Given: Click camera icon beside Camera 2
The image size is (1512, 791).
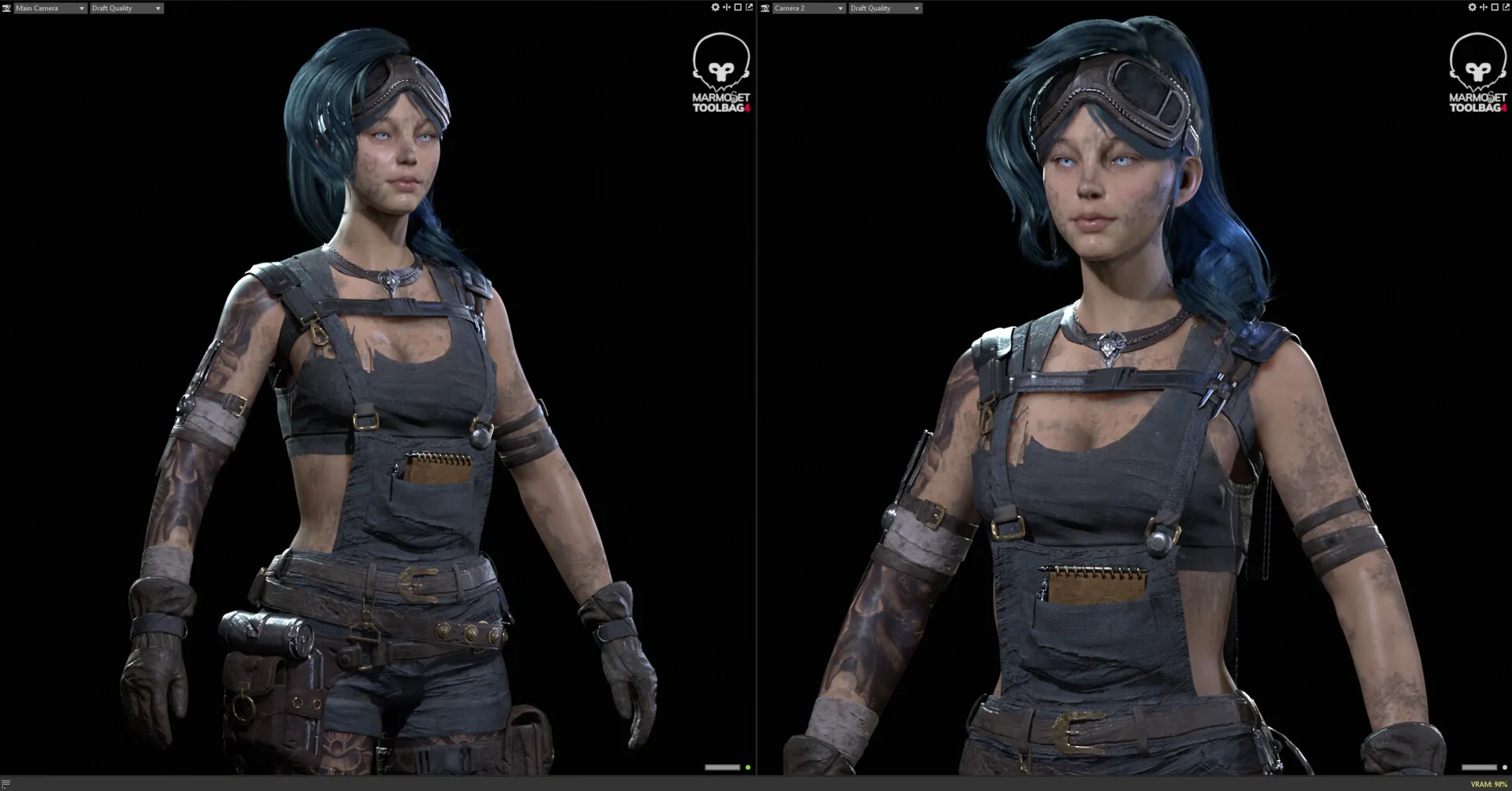Looking at the screenshot, I should pos(765,8).
